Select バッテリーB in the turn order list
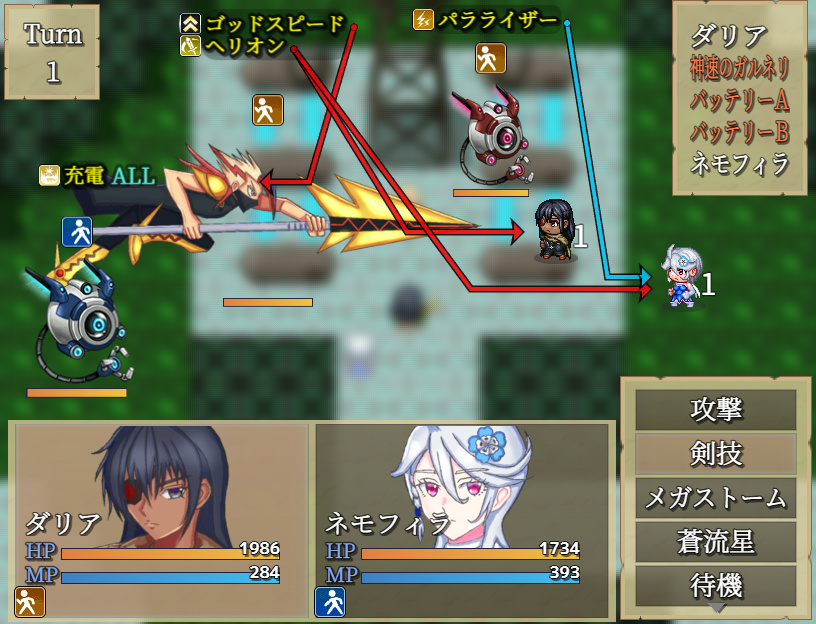This screenshot has height=624, width=816. [740, 131]
